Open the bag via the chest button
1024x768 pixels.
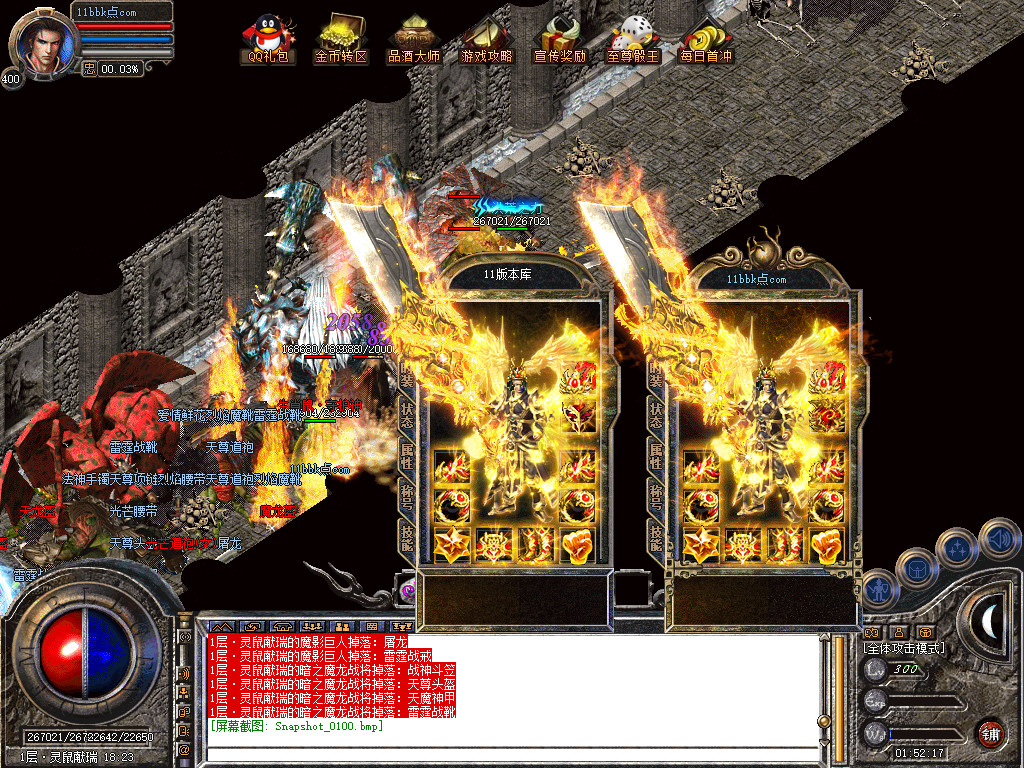click(x=917, y=567)
